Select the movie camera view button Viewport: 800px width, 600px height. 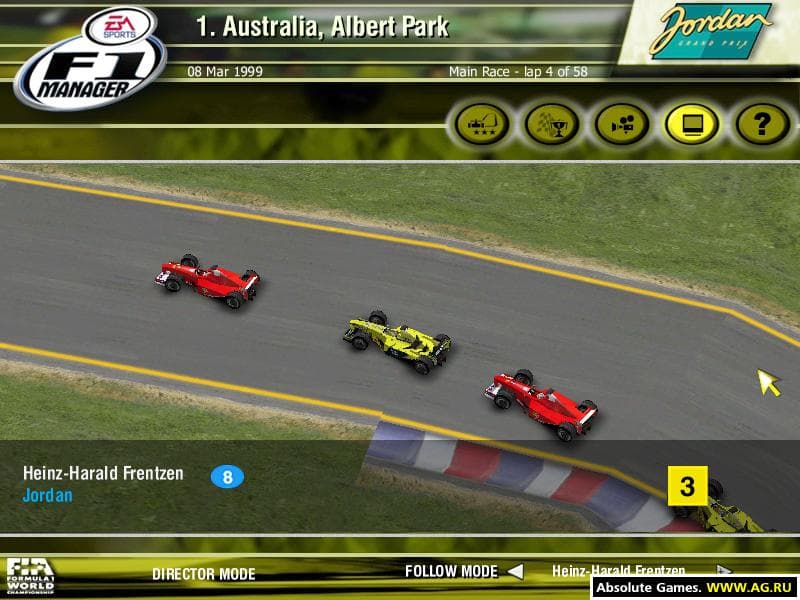pos(622,125)
